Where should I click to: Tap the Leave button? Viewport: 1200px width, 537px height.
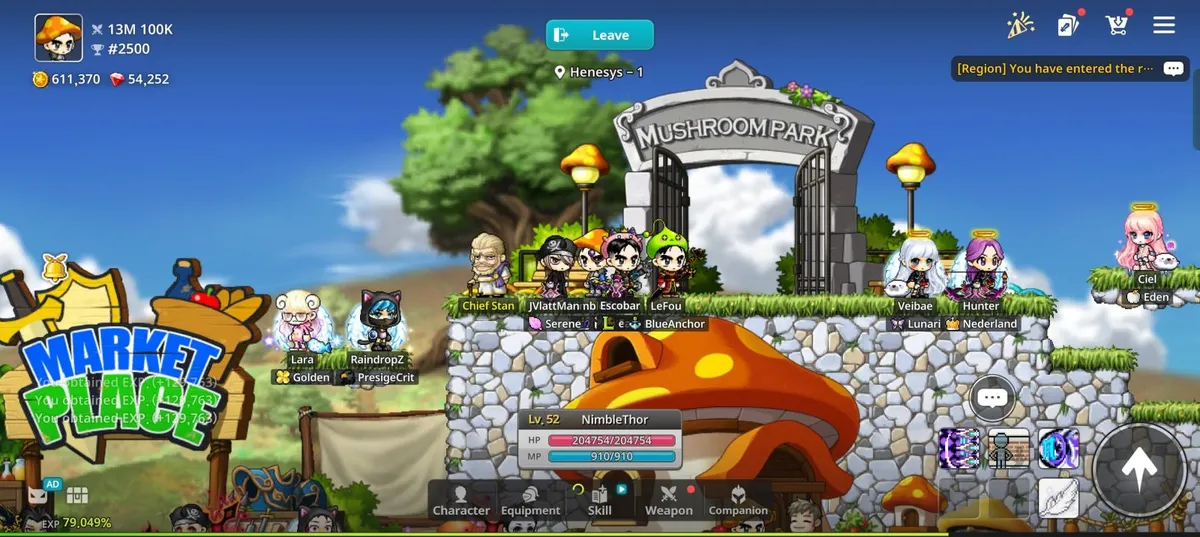pos(599,35)
